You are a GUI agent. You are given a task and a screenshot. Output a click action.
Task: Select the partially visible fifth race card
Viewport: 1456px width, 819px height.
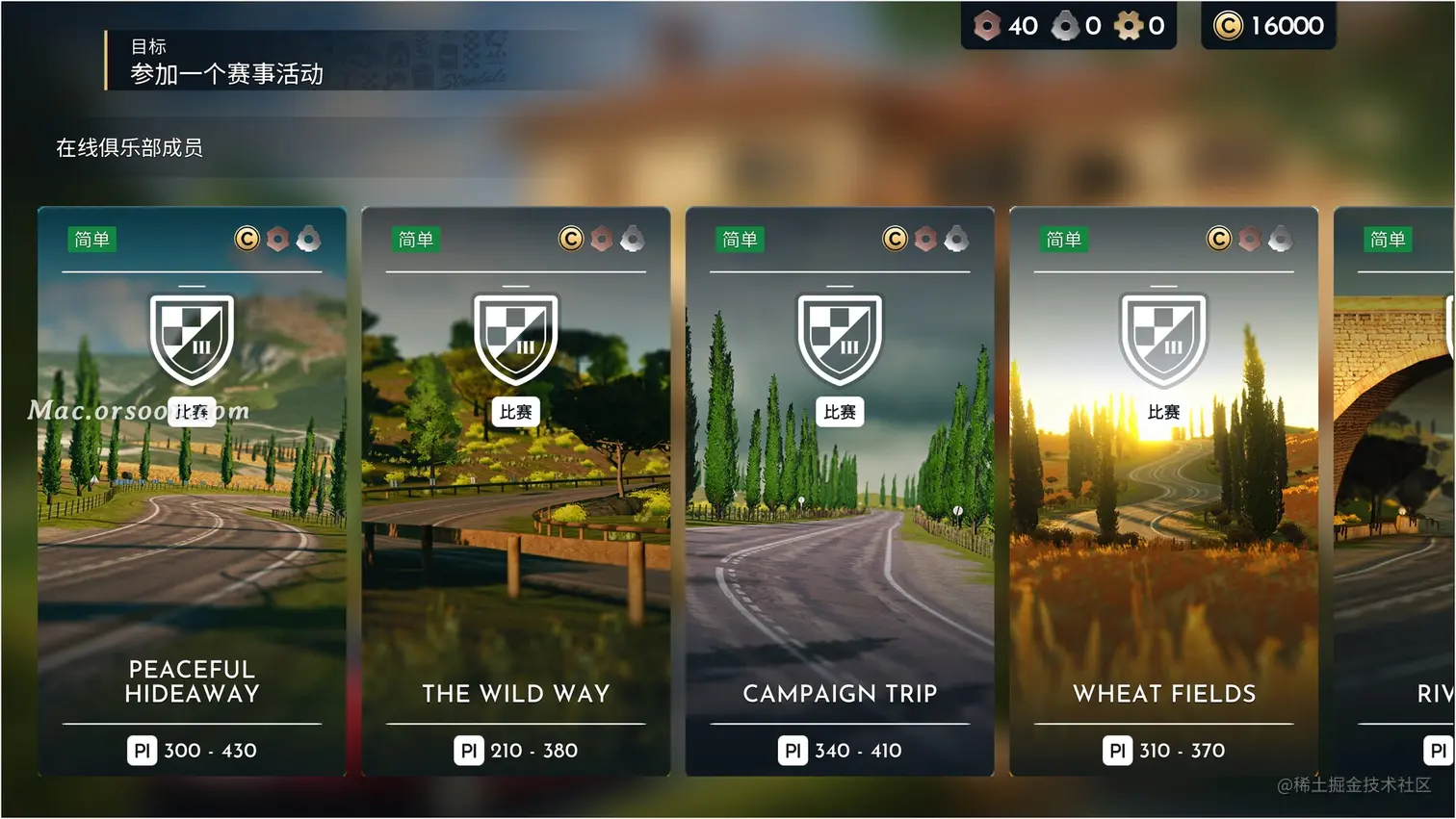1394,491
